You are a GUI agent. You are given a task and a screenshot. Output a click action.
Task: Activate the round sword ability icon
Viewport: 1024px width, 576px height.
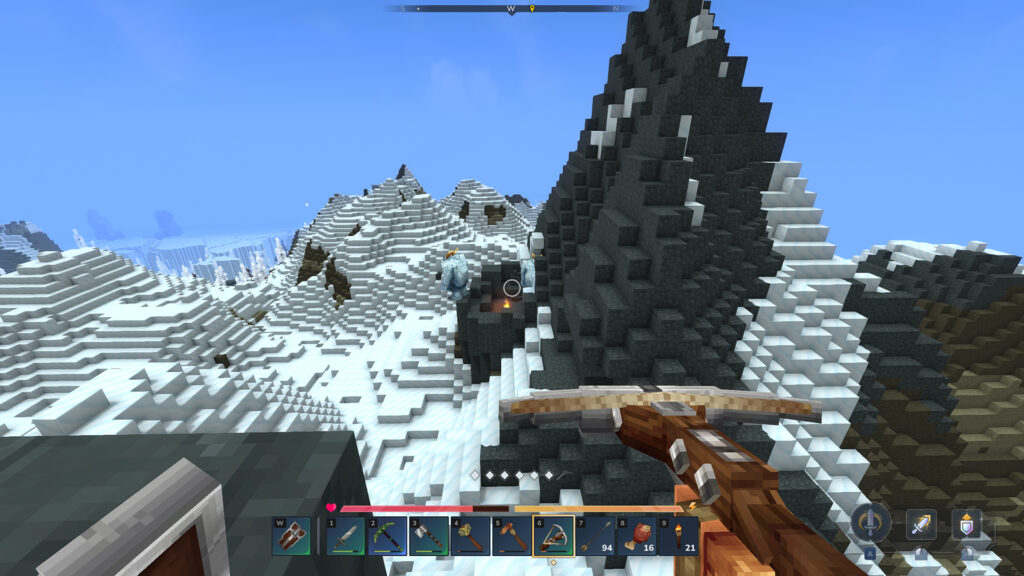point(871,523)
